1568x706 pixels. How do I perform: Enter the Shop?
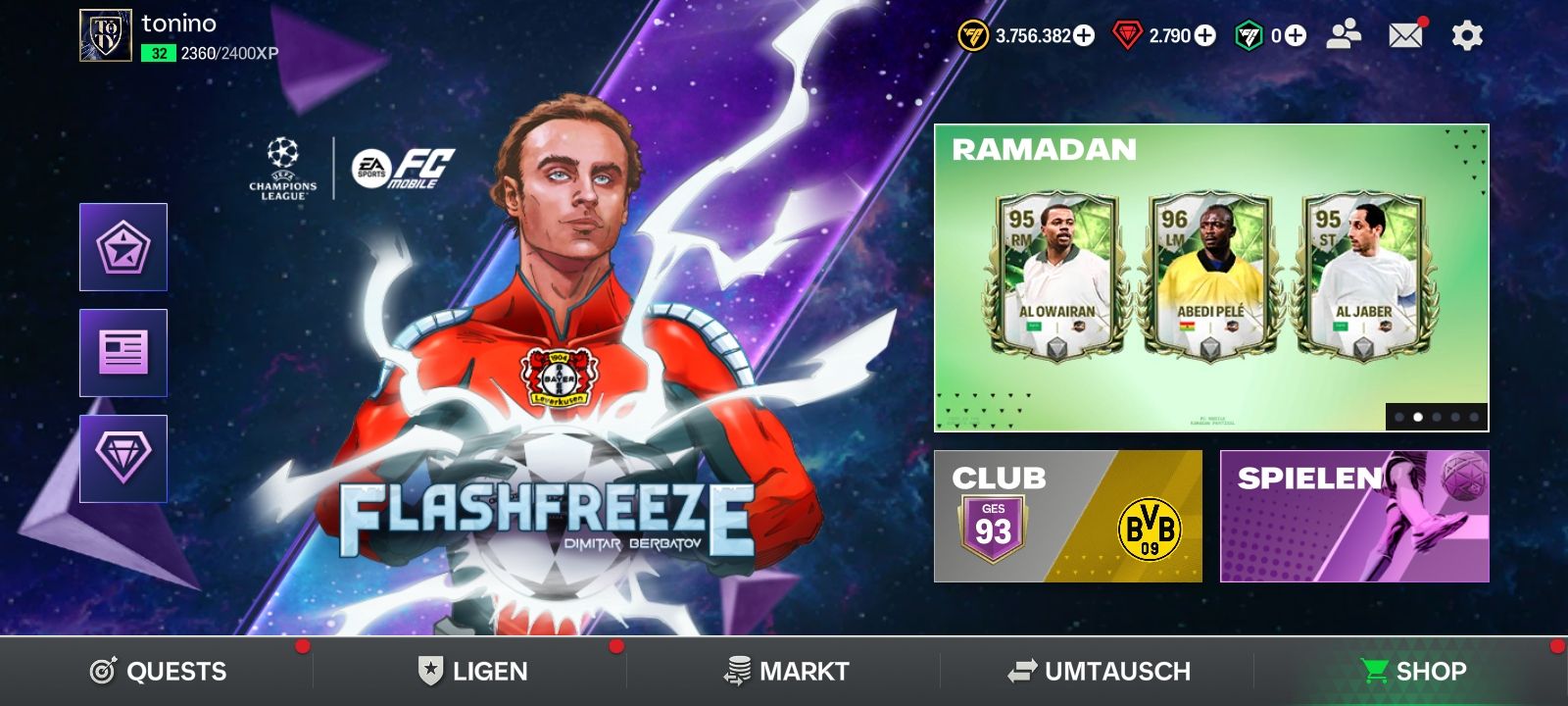pos(1413,672)
